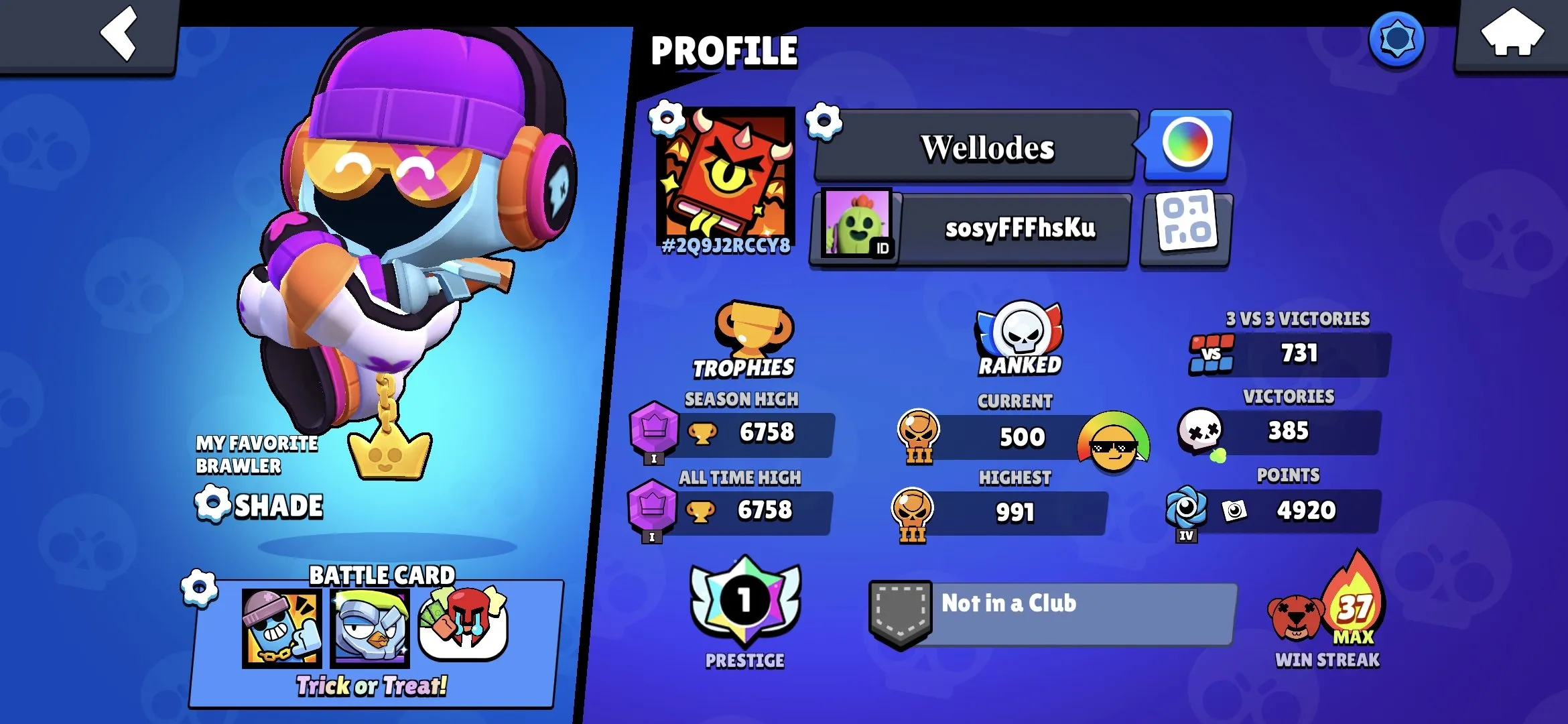Click the QR code friend invite icon
Screen dimensions: 1568x724
click(1185, 229)
